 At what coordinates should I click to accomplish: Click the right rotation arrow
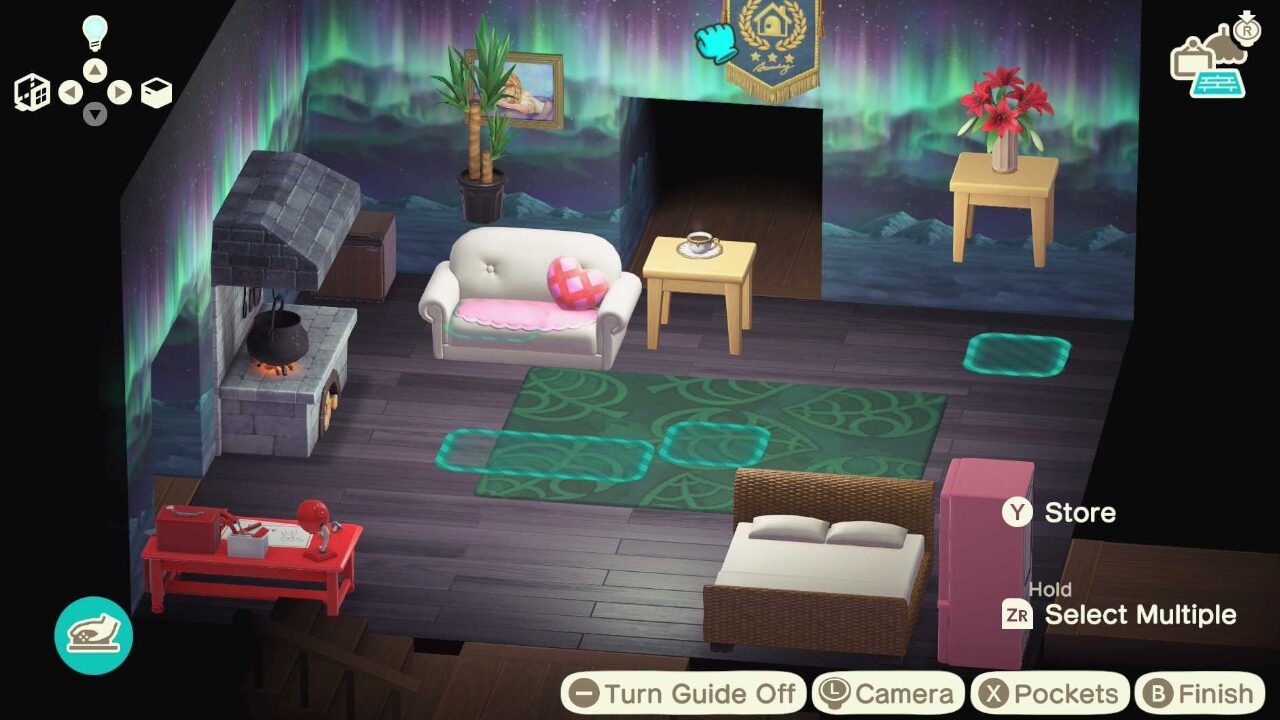point(120,90)
